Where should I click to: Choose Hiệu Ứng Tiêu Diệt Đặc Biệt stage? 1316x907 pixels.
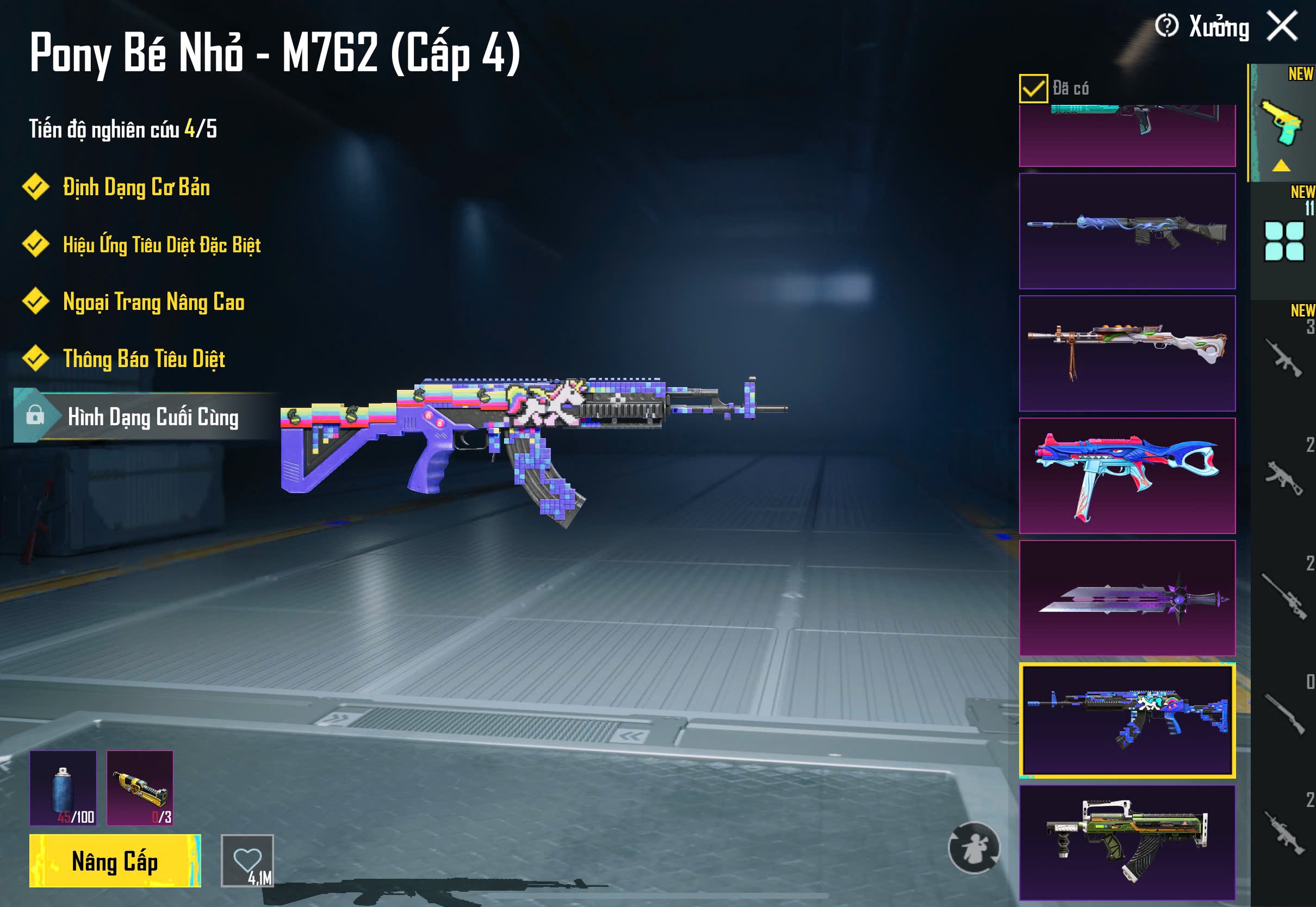coord(162,245)
